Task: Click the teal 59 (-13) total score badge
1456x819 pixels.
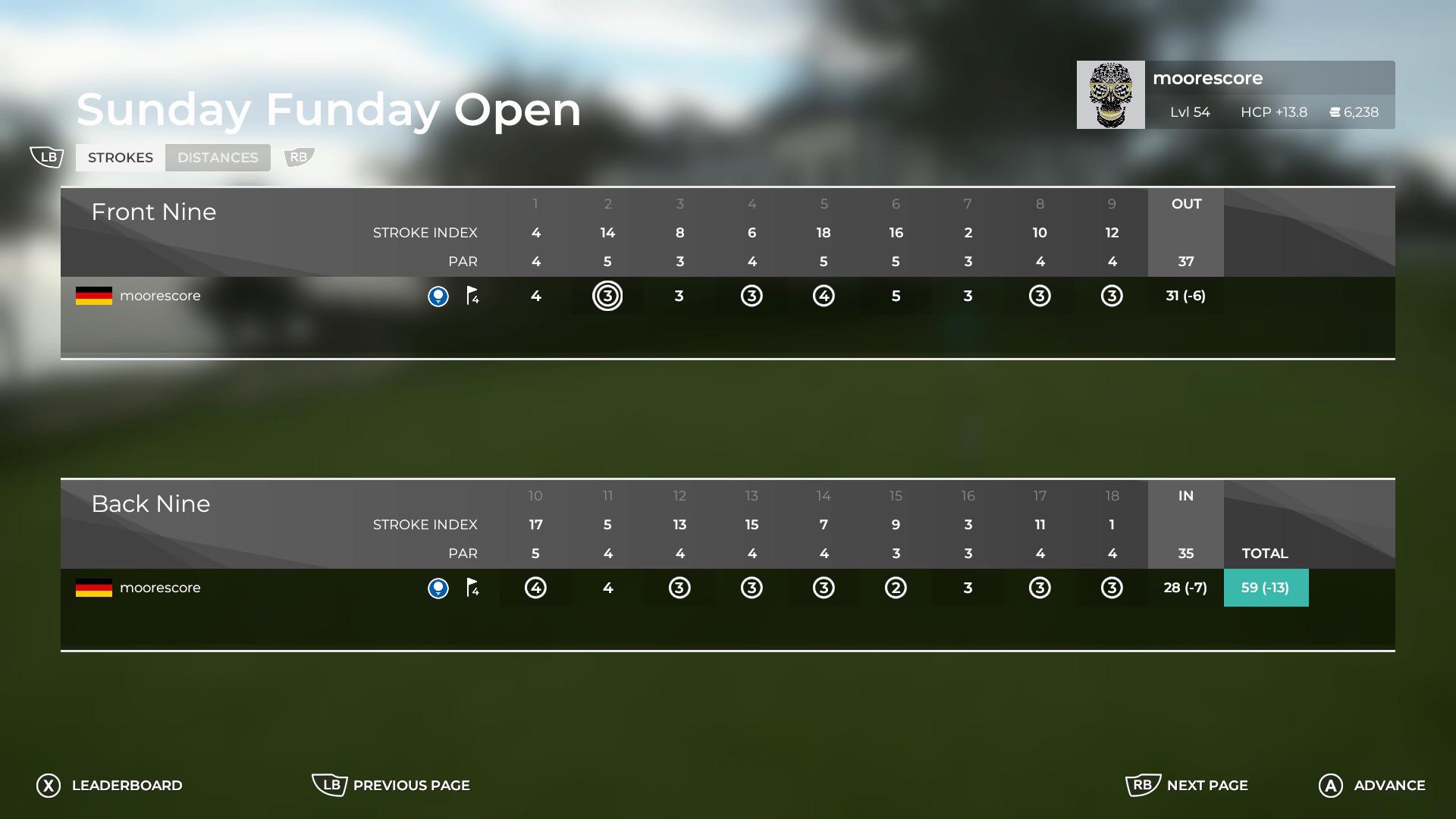Action: [x=1265, y=588]
